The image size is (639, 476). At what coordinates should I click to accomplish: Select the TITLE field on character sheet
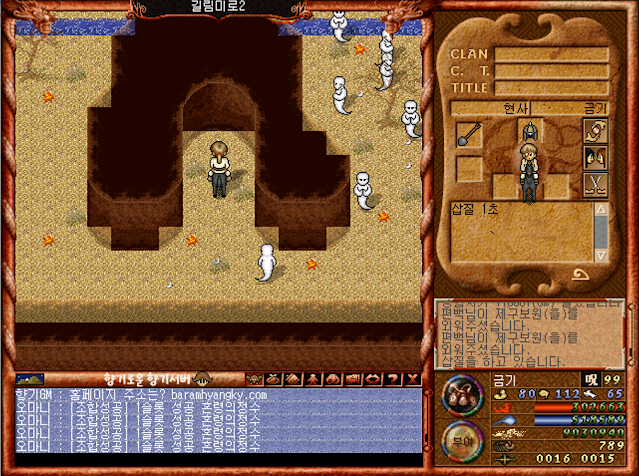(x=551, y=87)
